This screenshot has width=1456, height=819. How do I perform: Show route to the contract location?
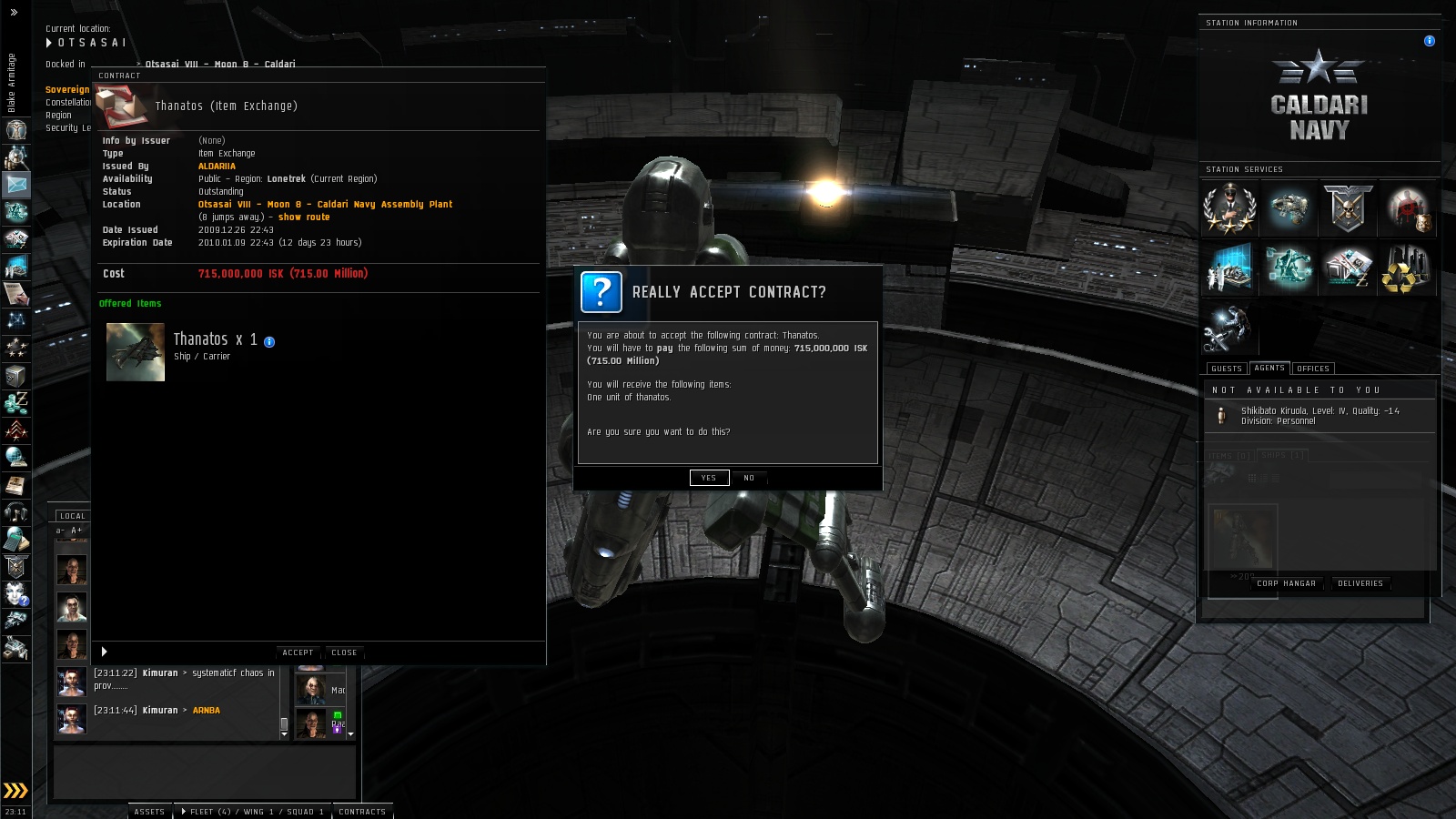pyautogui.click(x=304, y=217)
